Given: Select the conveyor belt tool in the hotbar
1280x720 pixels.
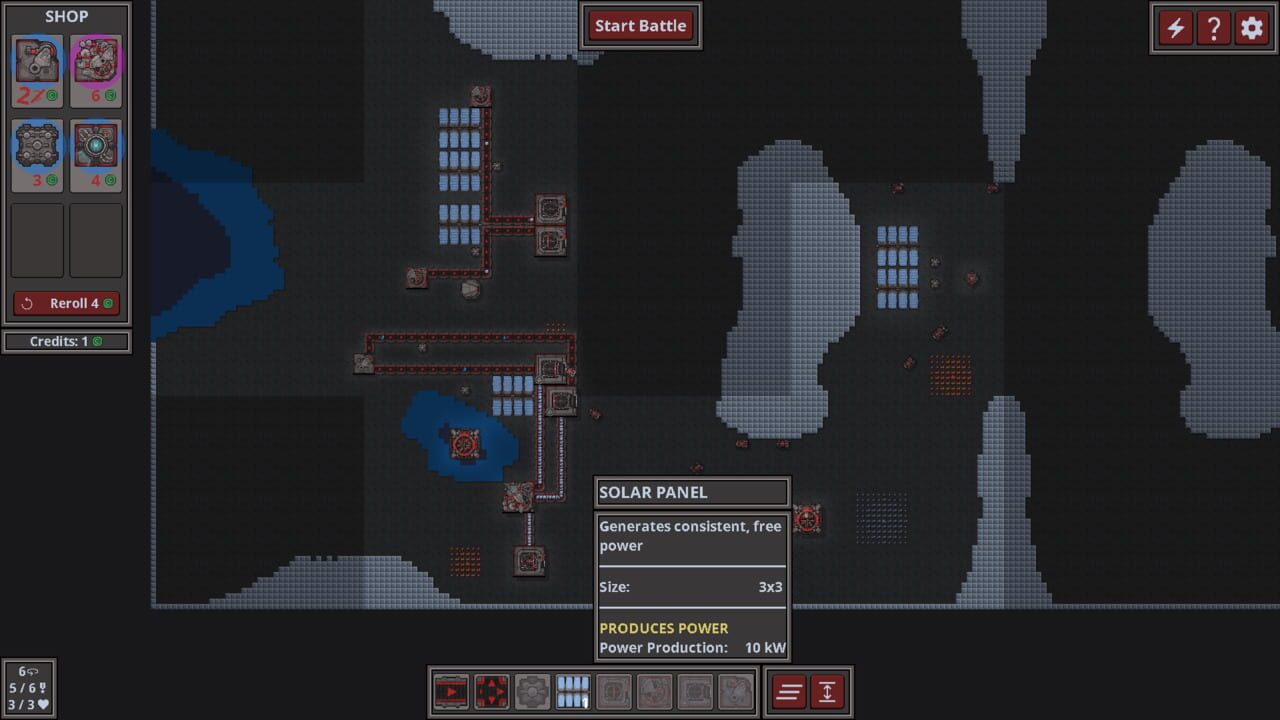Looking at the screenshot, I should click(x=450, y=690).
